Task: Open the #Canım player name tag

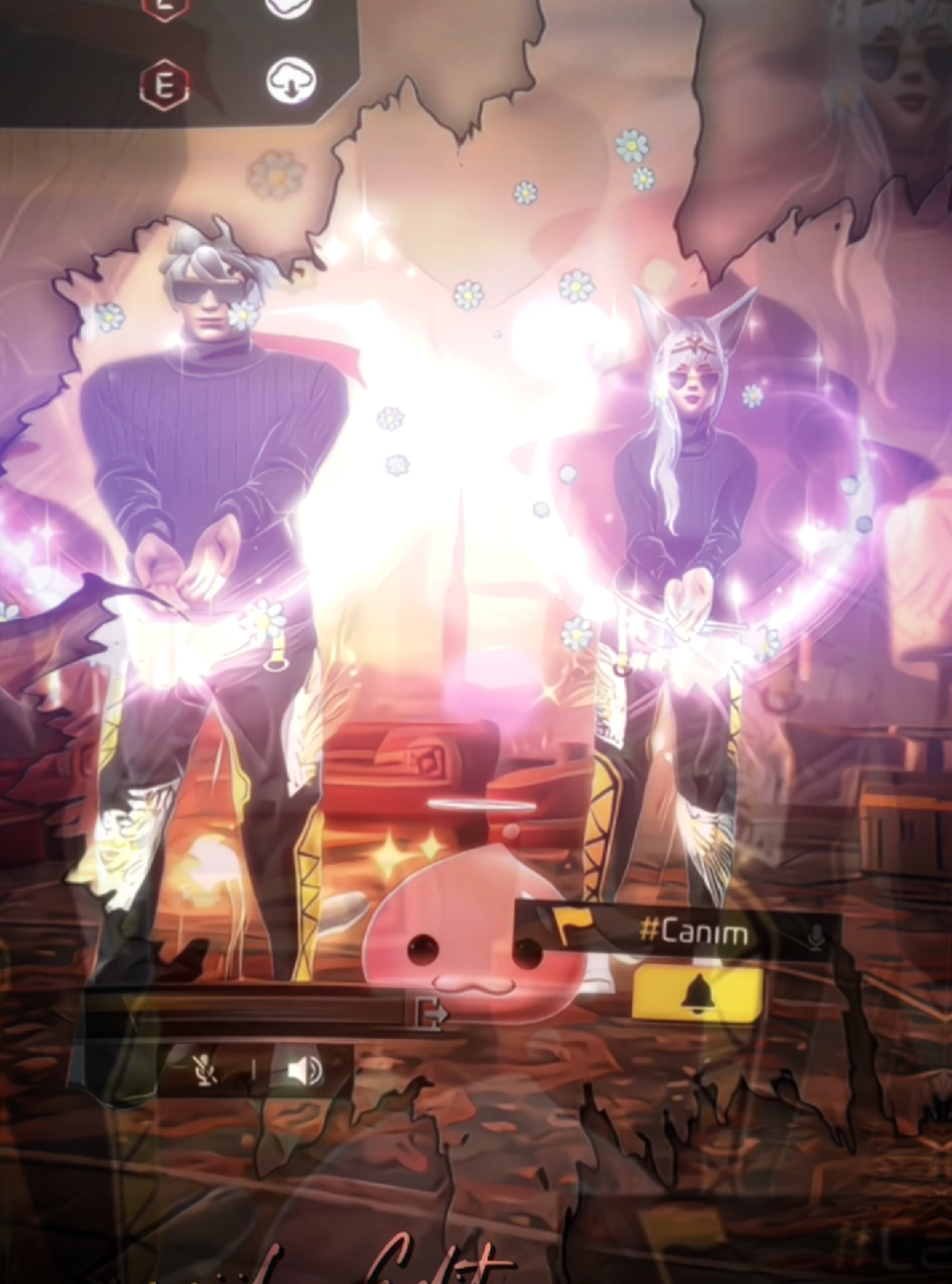Action: tap(693, 933)
